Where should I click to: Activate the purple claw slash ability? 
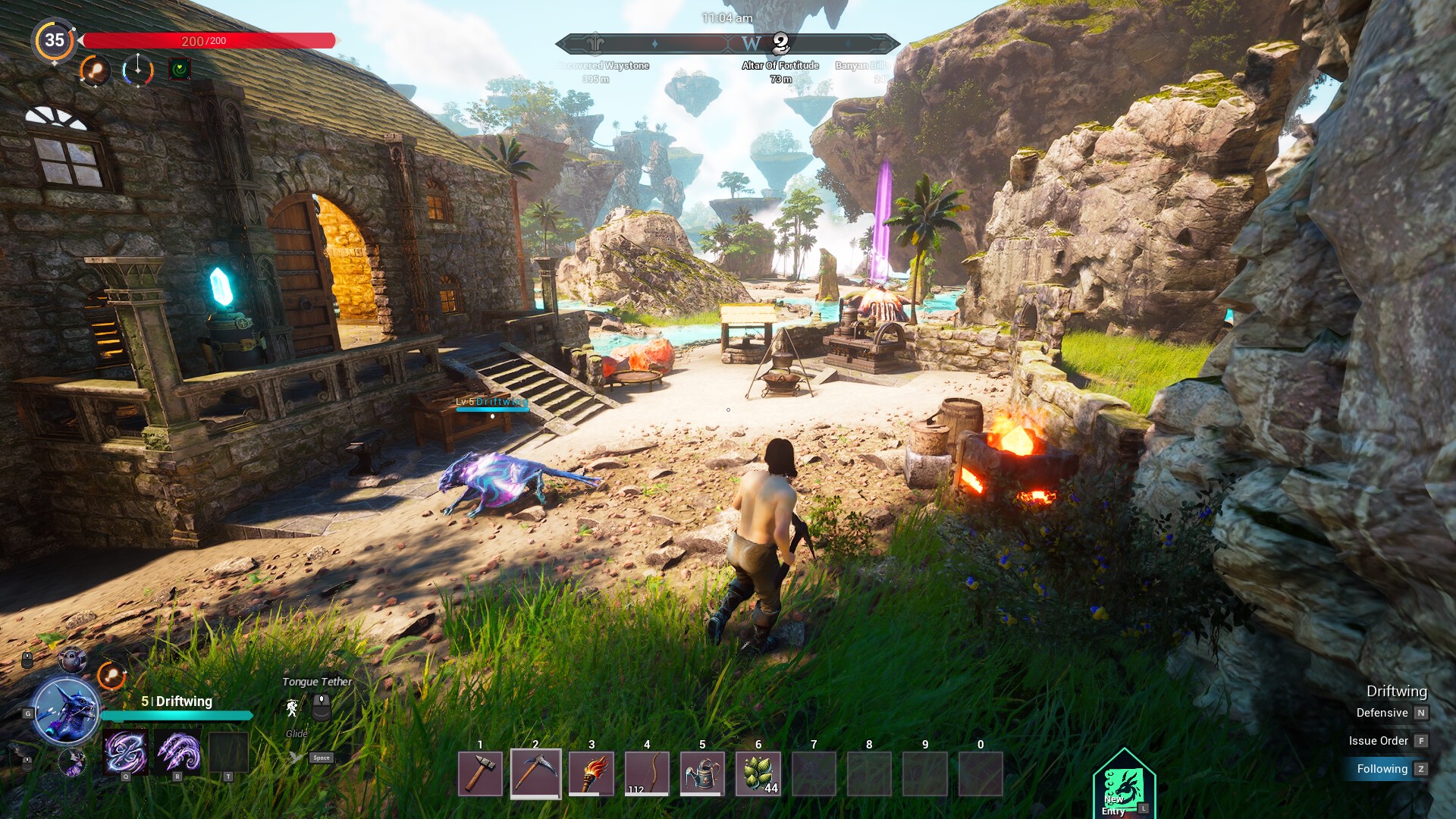coord(178,752)
